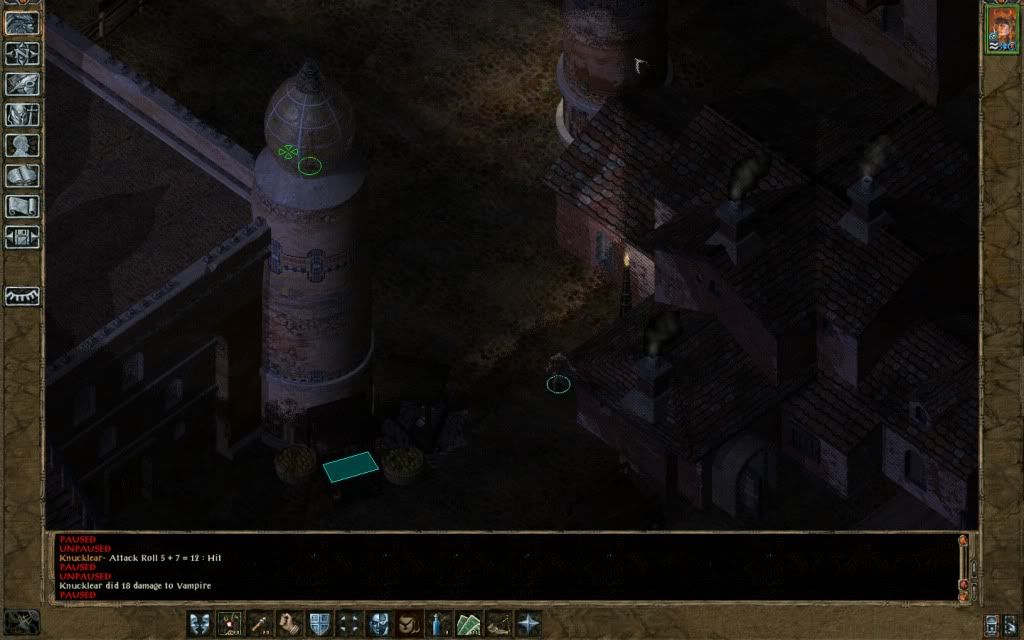Activate the shield Guard action
This screenshot has height=640, width=1024.
(320, 623)
